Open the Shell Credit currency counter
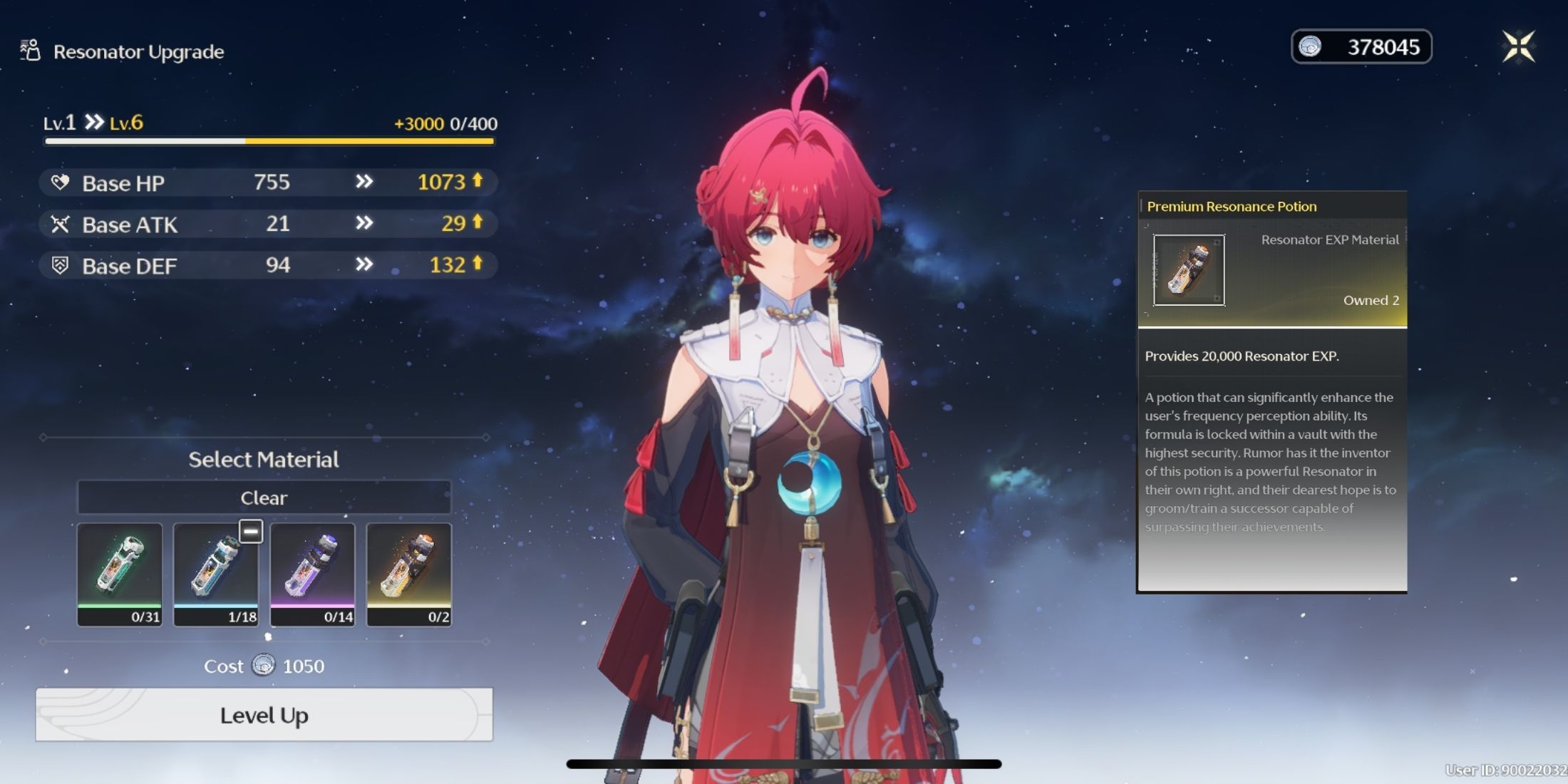 coord(1361,47)
